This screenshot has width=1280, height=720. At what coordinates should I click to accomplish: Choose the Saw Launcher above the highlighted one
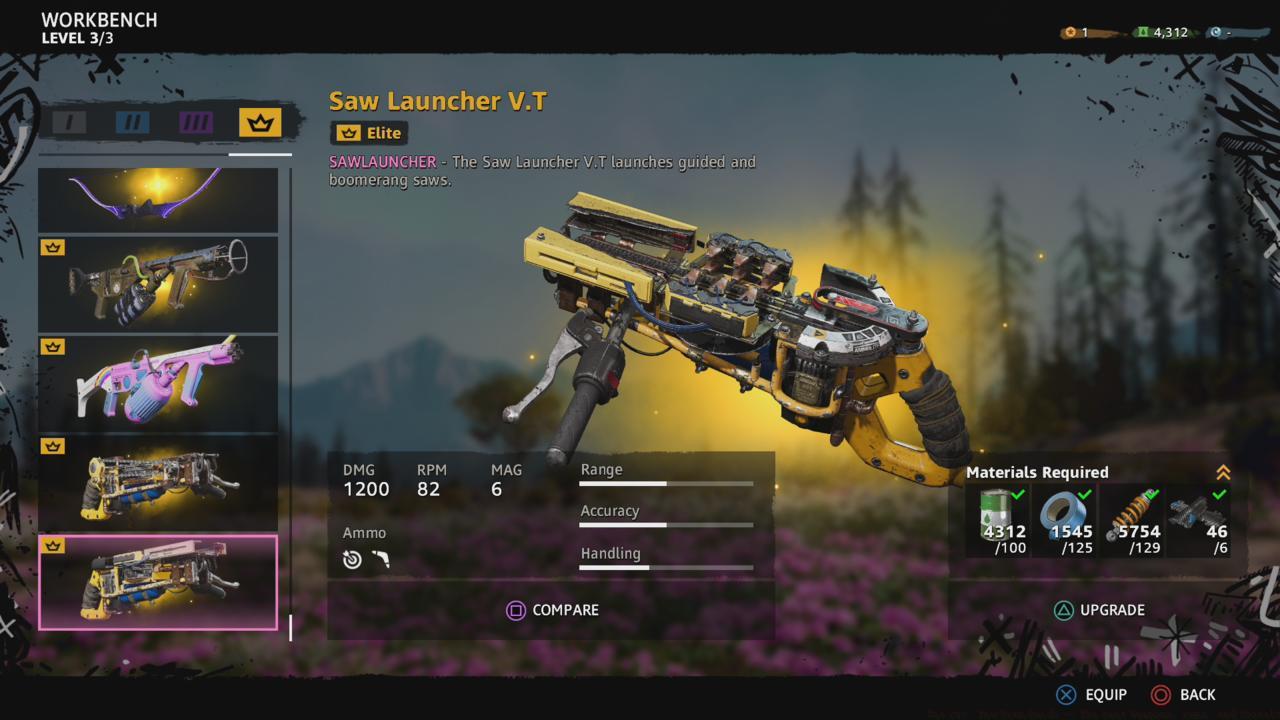[158, 482]
